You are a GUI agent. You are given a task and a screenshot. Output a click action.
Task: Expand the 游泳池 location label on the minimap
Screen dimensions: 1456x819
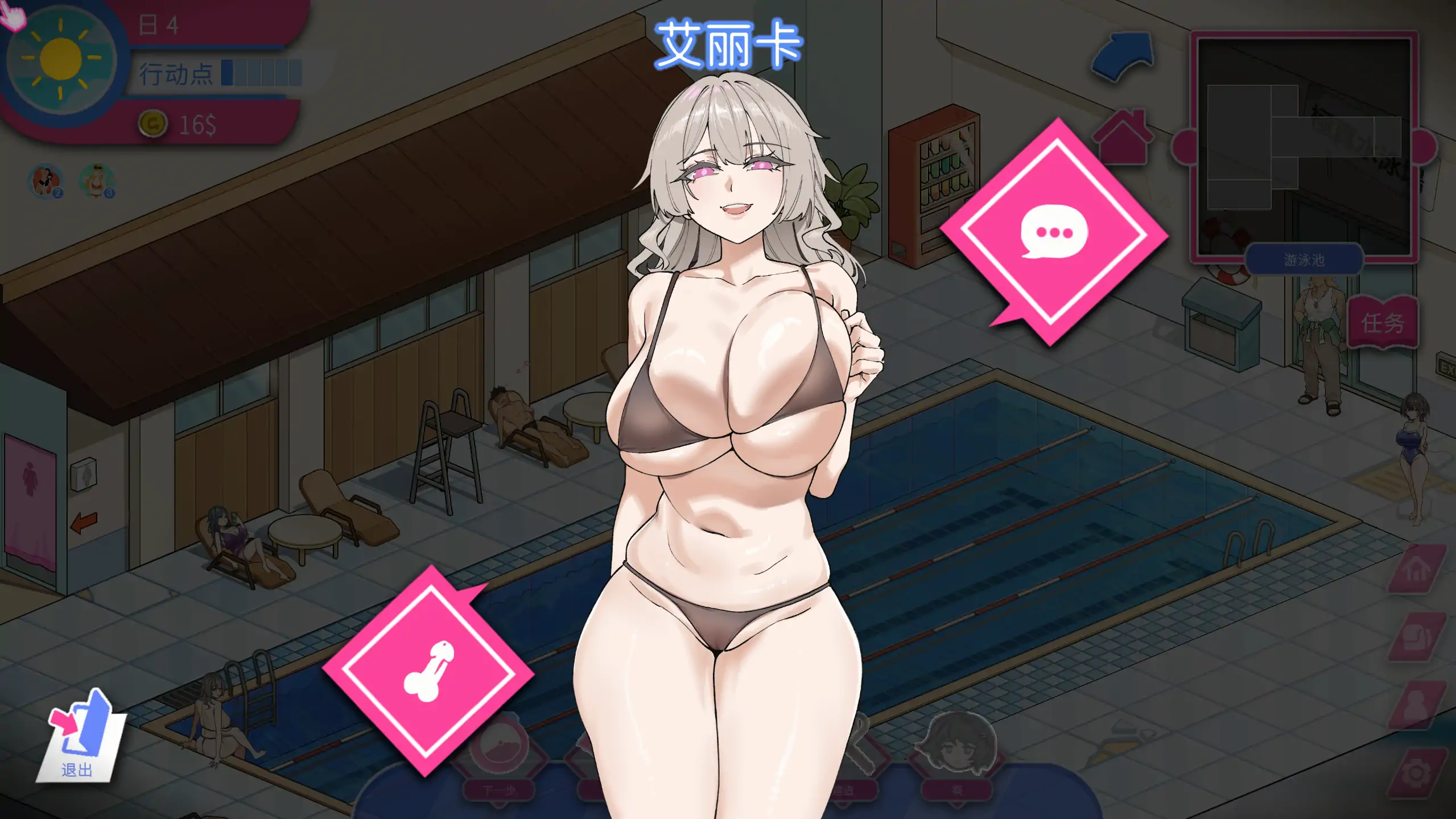point(1304,260)
